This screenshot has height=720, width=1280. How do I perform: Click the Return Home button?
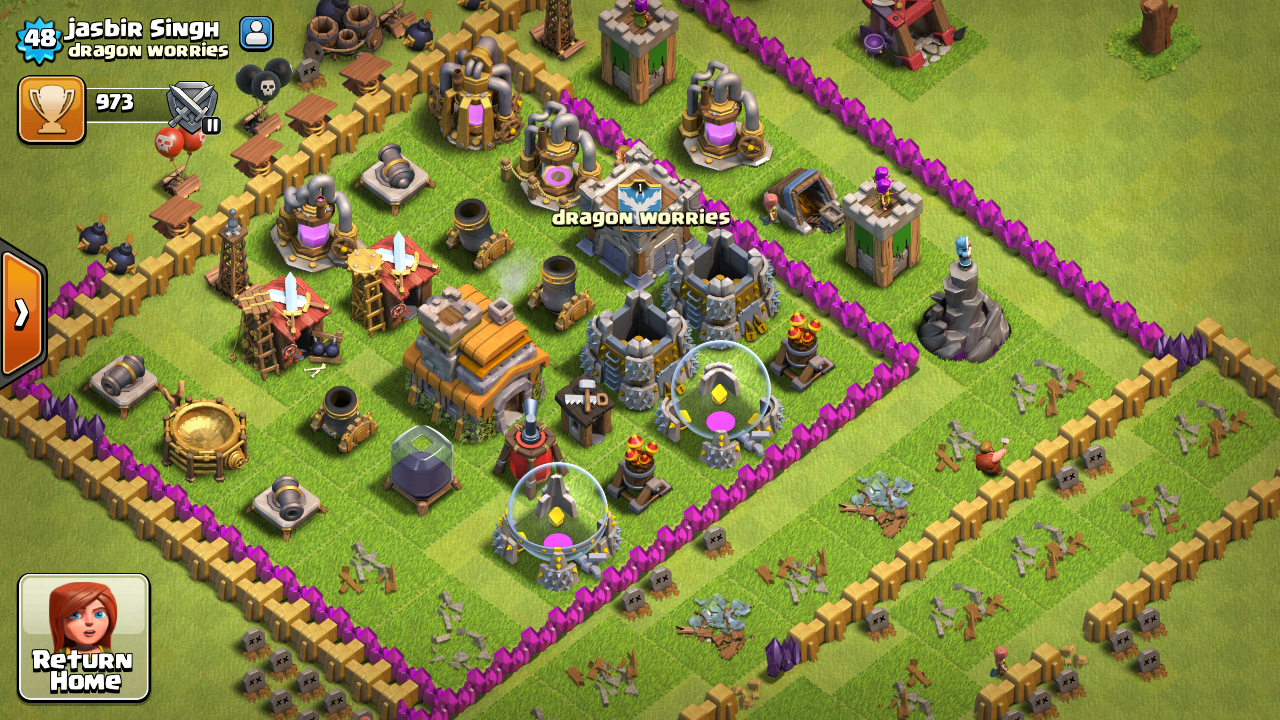pyautogui.click(x=84, y=637)
